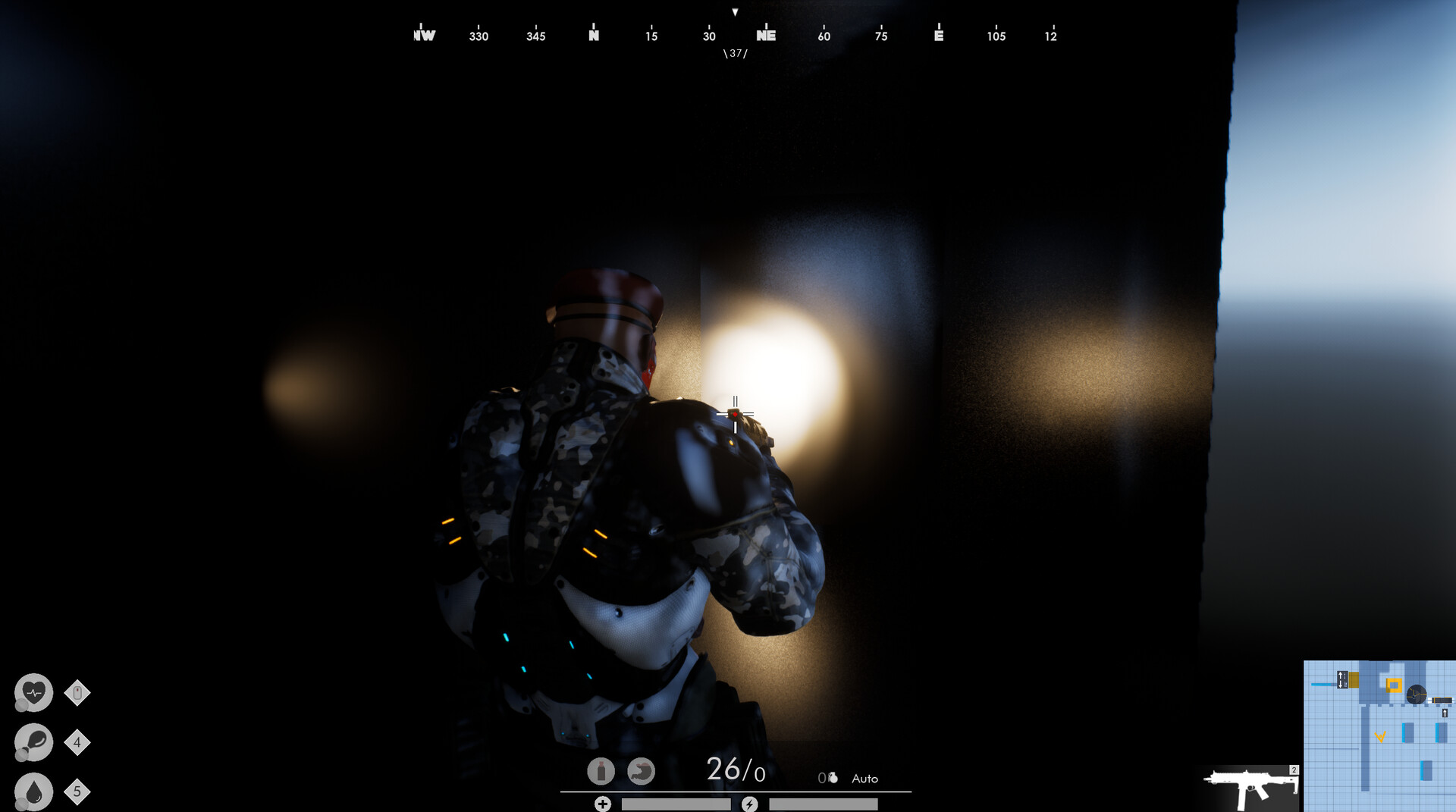Click the 2 badge on the weapon slot
The width and height of the screenshot is (1456, 812).
pyautogui.click(x=1294, y=769)
